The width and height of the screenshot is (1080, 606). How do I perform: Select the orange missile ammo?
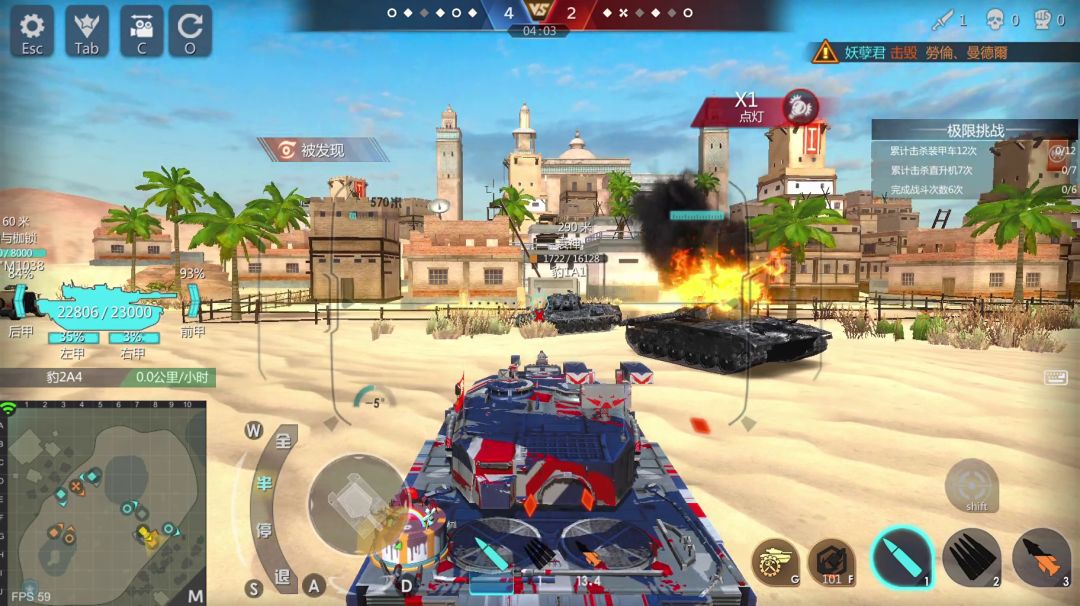click(x=1041, y=557)
